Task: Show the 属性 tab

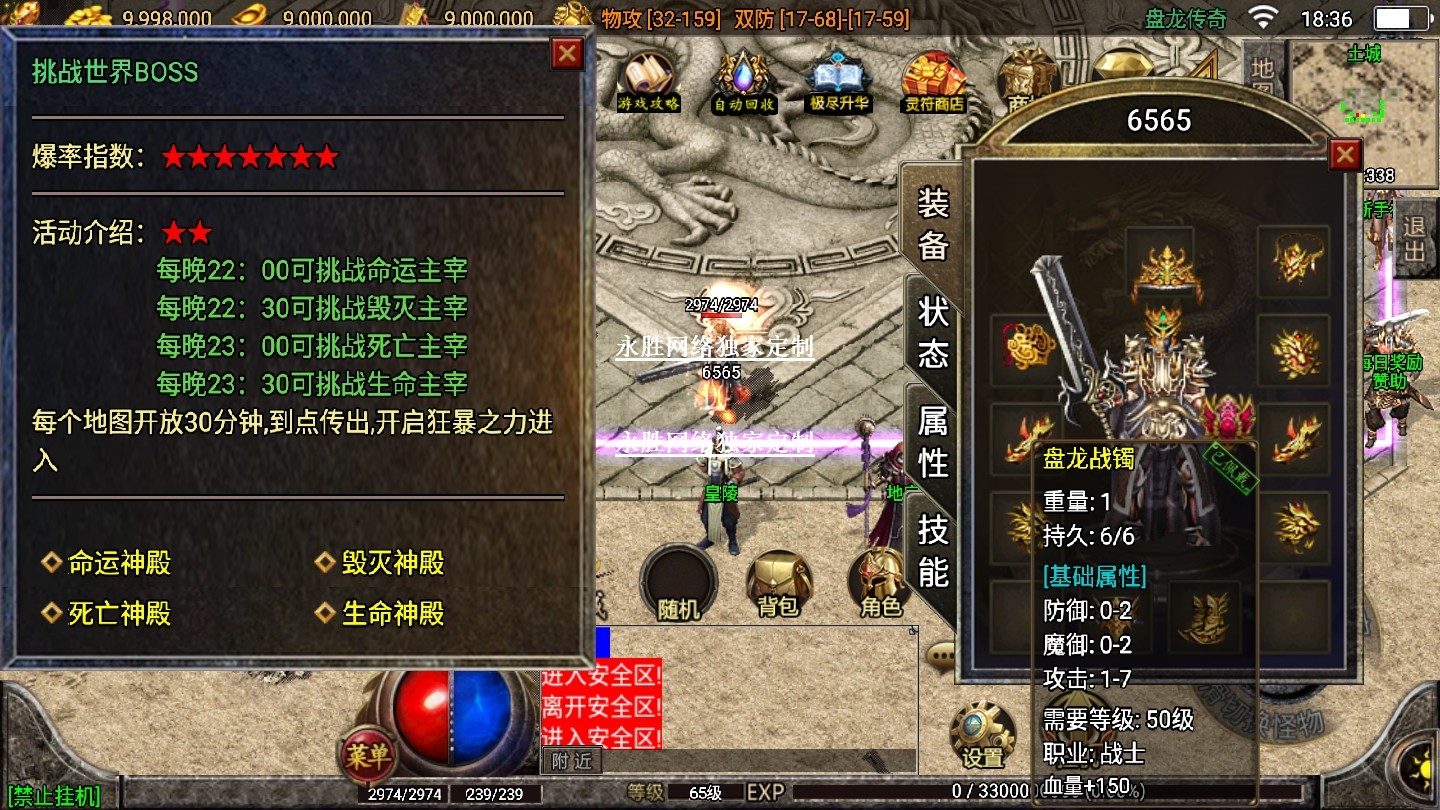Action: point(933,441)
